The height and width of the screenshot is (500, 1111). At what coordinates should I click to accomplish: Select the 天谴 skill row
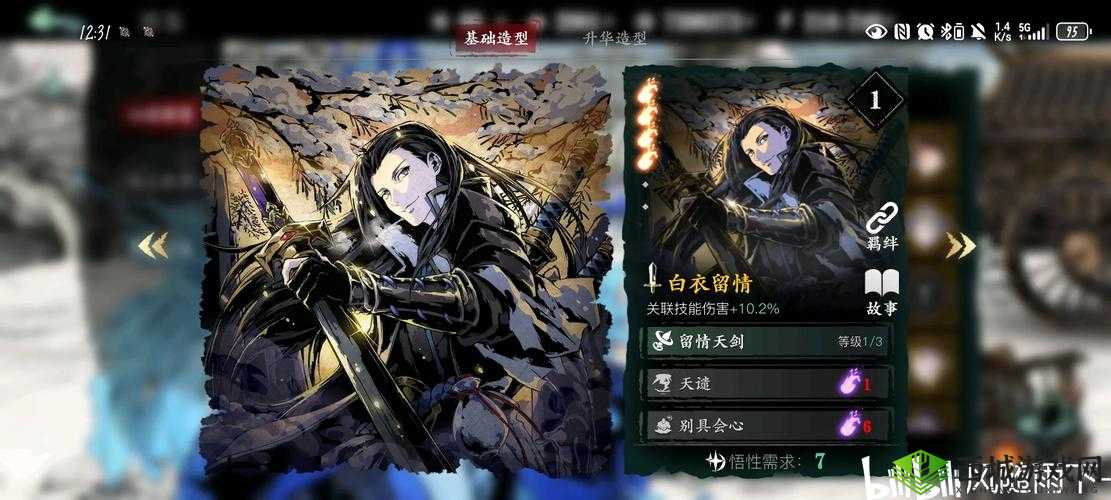tap(765, 383)
